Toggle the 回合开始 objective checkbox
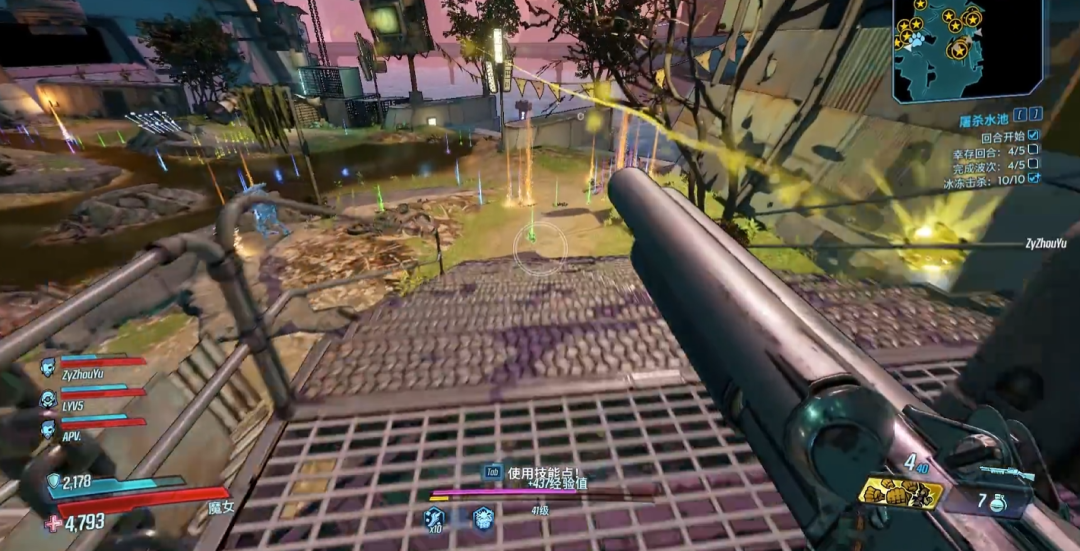The image size is (1080, 551). coord(1033,136)
